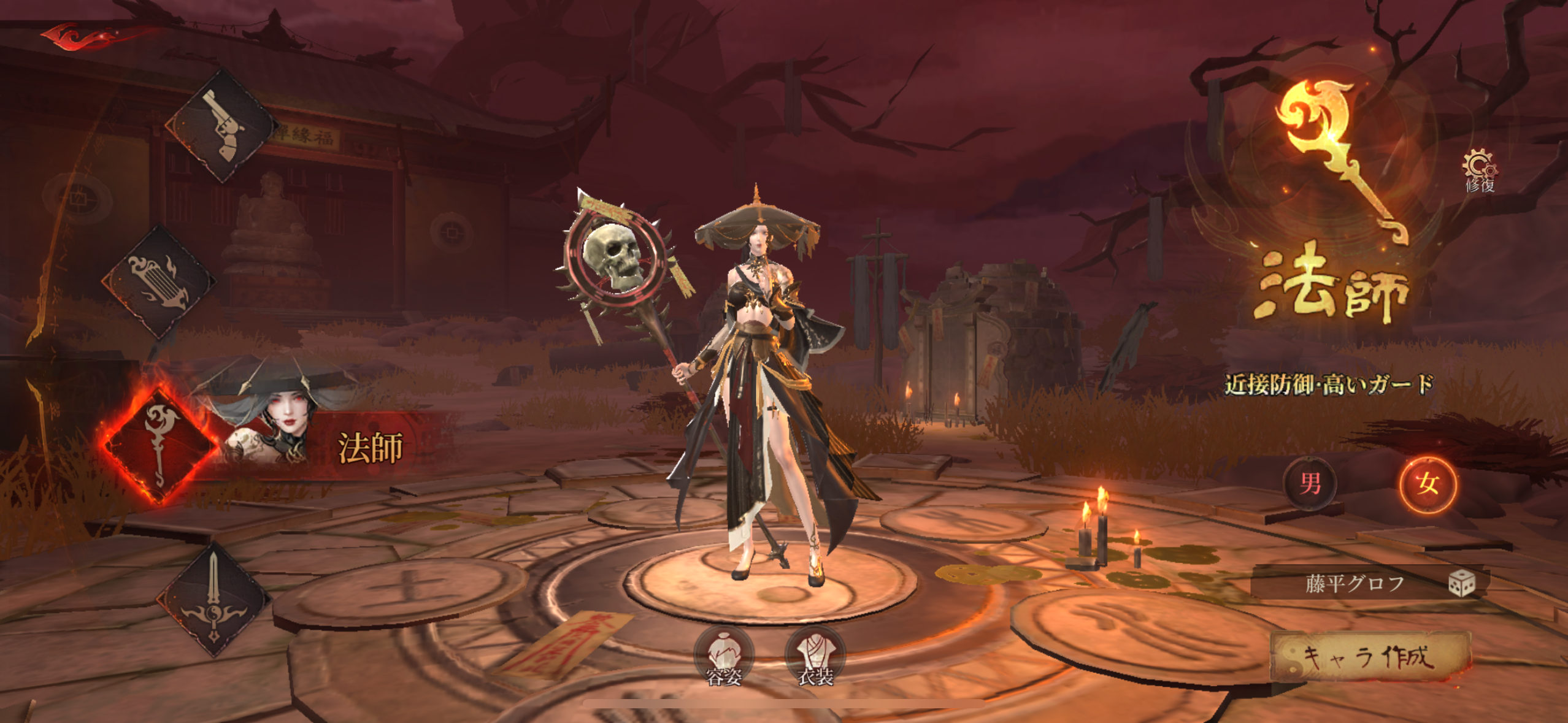The image size is (1568, 723).
Task: Randomize name with the dice icon
Action: (1461, 583)
